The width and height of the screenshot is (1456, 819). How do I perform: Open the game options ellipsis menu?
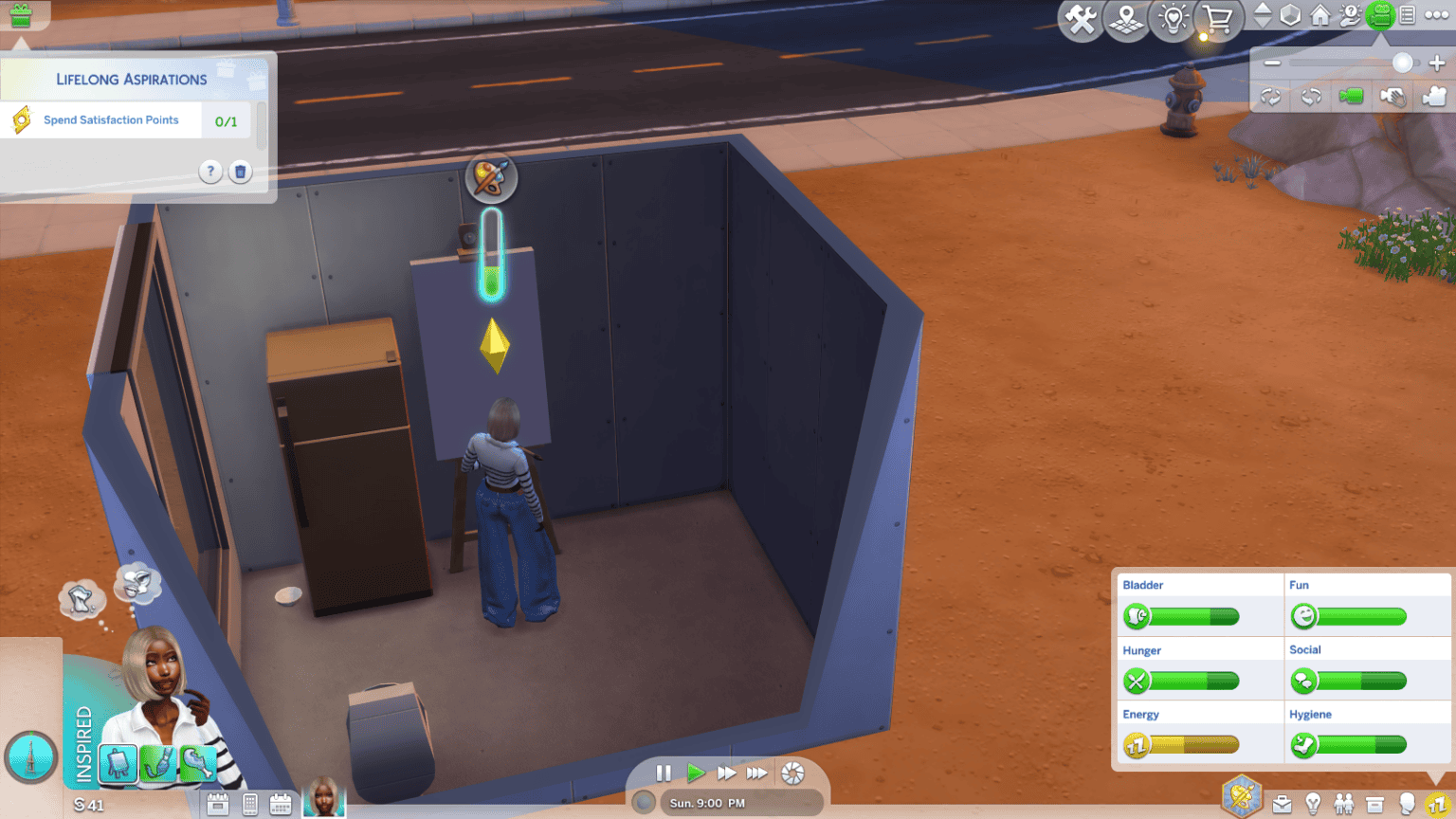(x=1437, y=14)
